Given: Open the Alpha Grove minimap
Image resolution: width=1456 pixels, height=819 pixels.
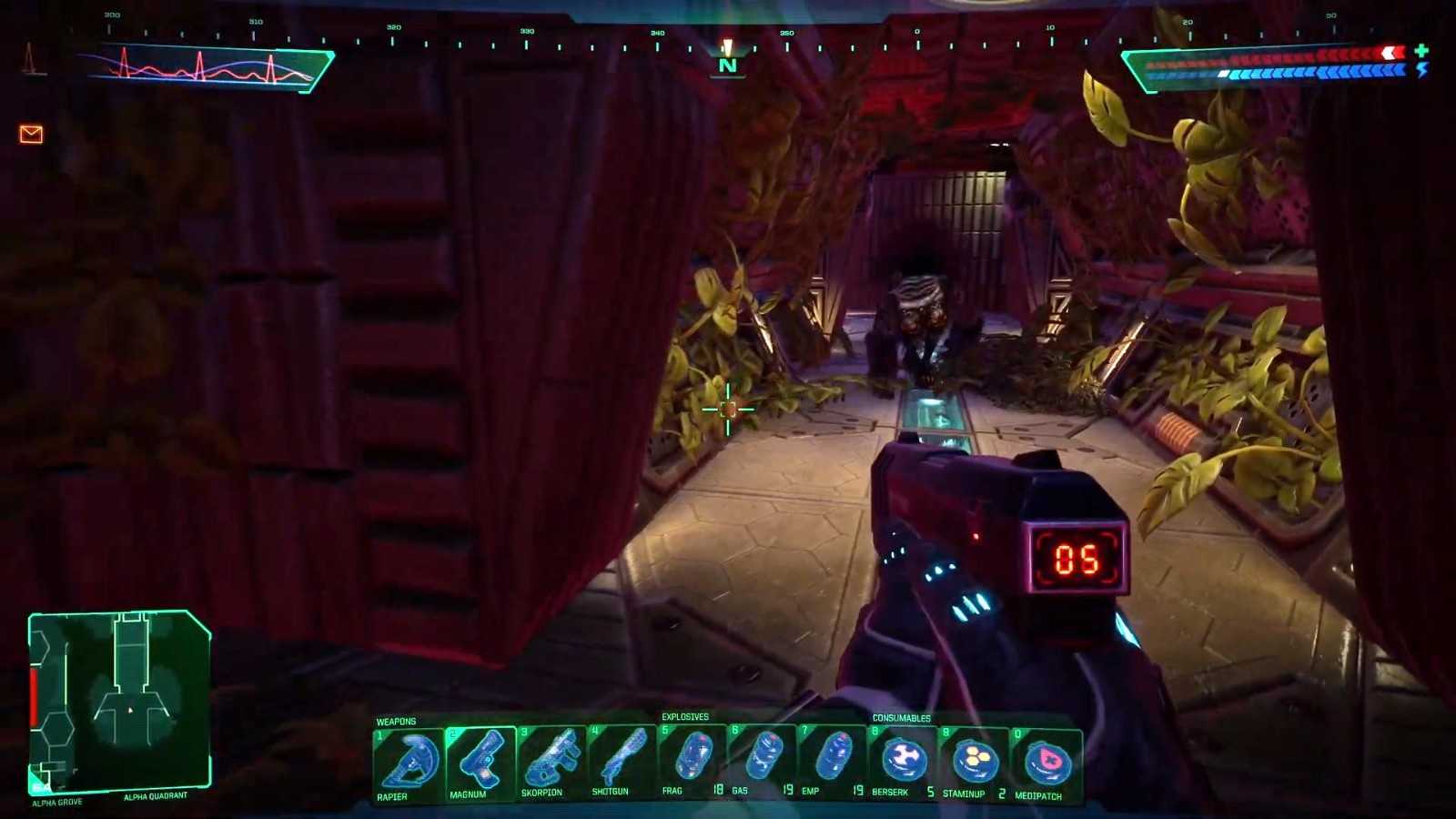Looking at the screenshot, I should [x=120, y=699].
